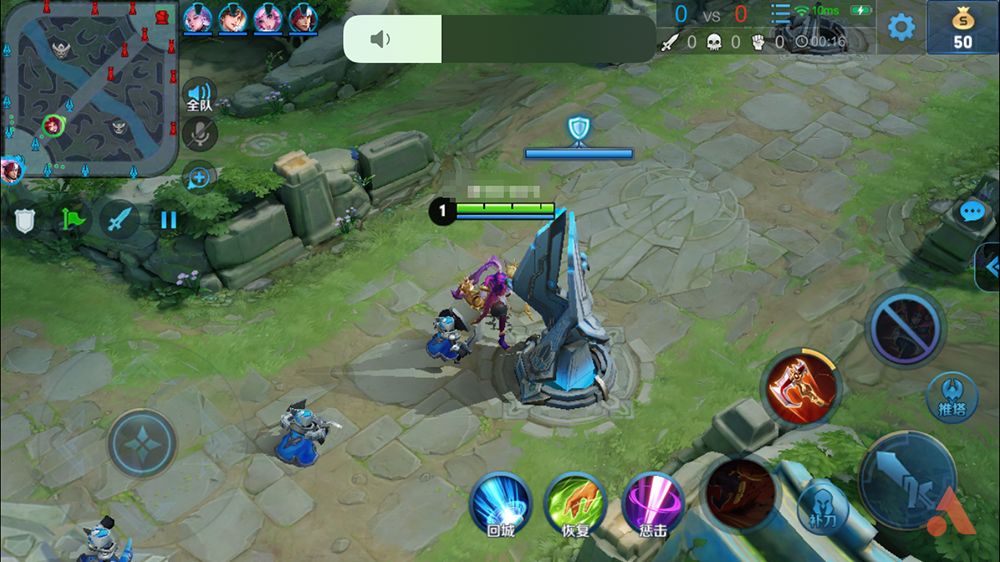Tap the blue pause bars icon
Viewport: 1000px width, 562px height.
[x=168, y=219]
